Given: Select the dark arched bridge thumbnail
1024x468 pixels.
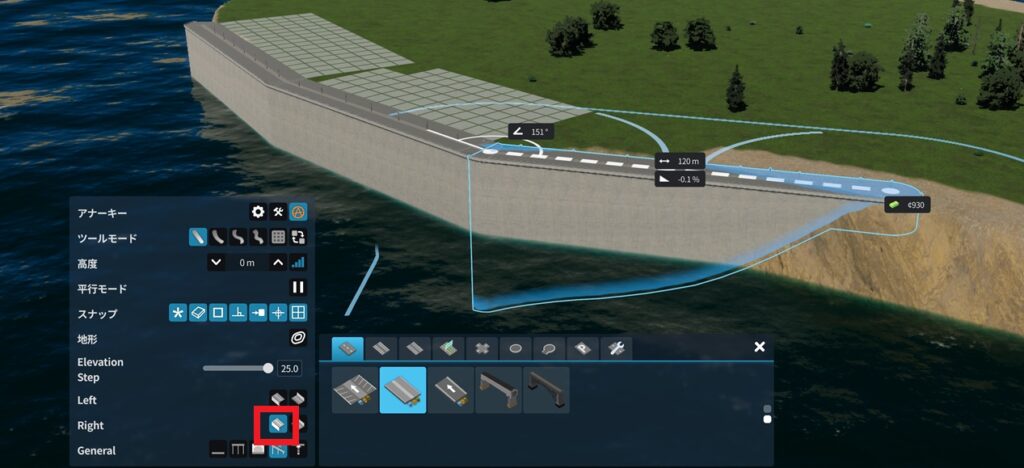Looking at the screenshot, I should click(546, 390).
